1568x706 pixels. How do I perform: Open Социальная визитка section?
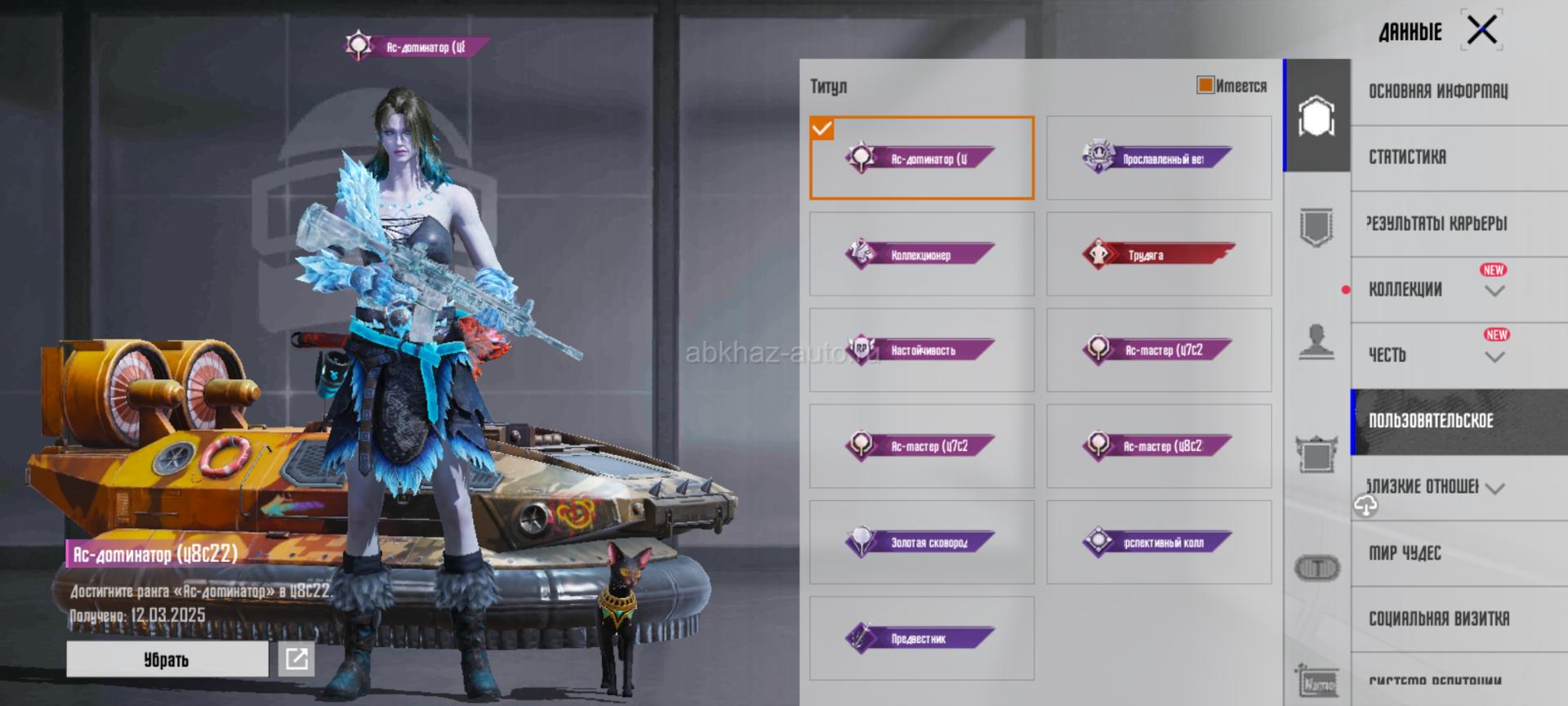pyautogui.click(x=1439, y=619)
